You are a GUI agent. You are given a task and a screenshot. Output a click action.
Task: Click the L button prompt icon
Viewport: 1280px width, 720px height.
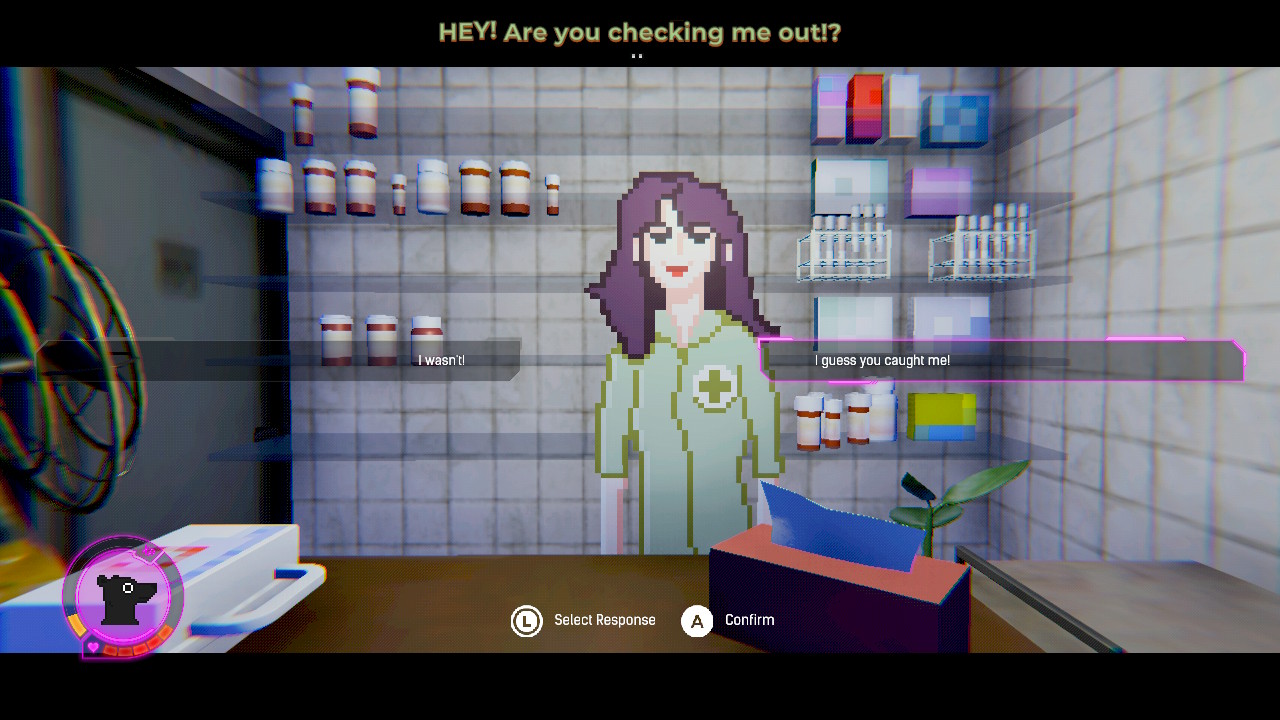527,620
